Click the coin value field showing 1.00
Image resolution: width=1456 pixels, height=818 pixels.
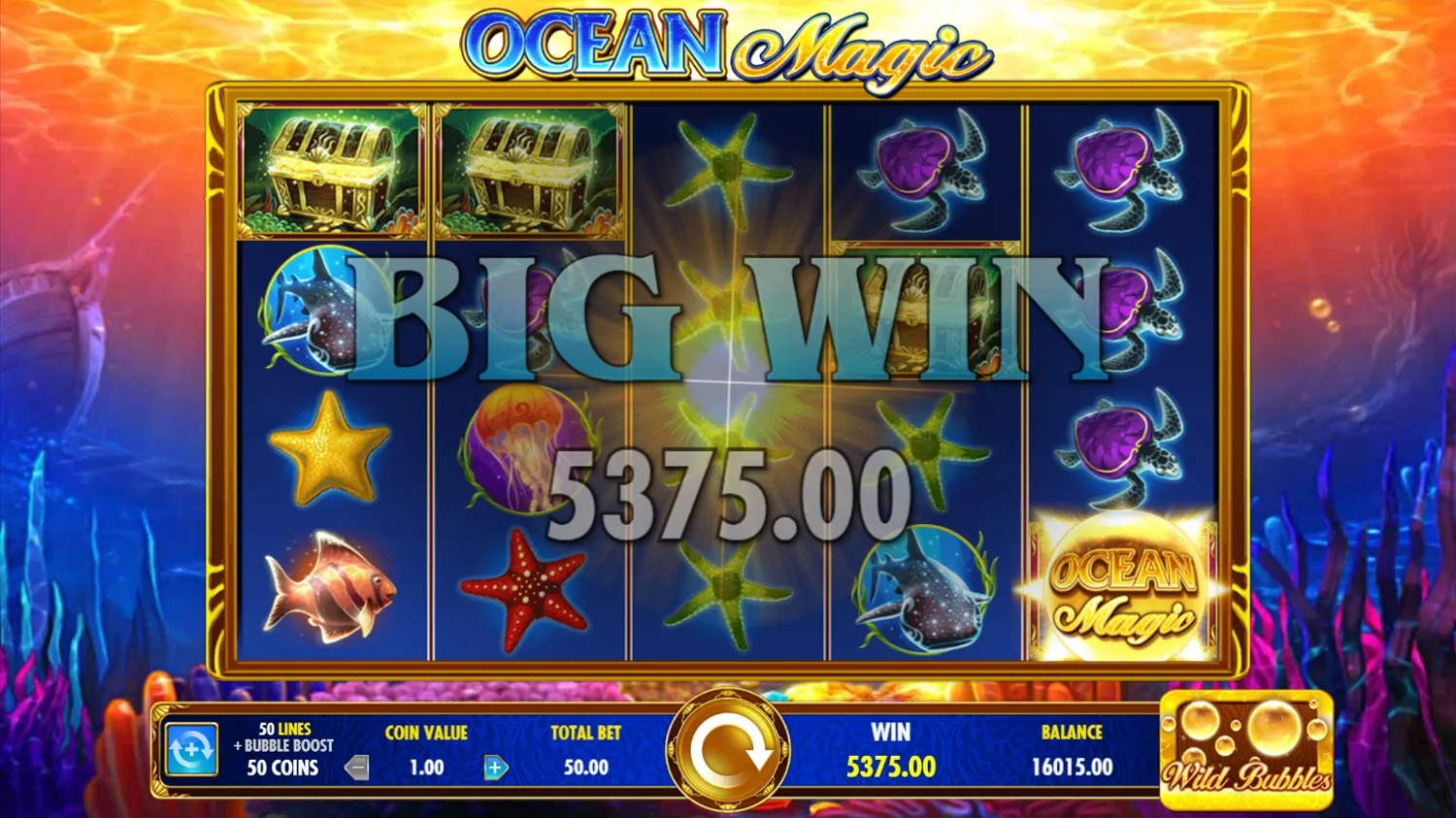(427, 768)
